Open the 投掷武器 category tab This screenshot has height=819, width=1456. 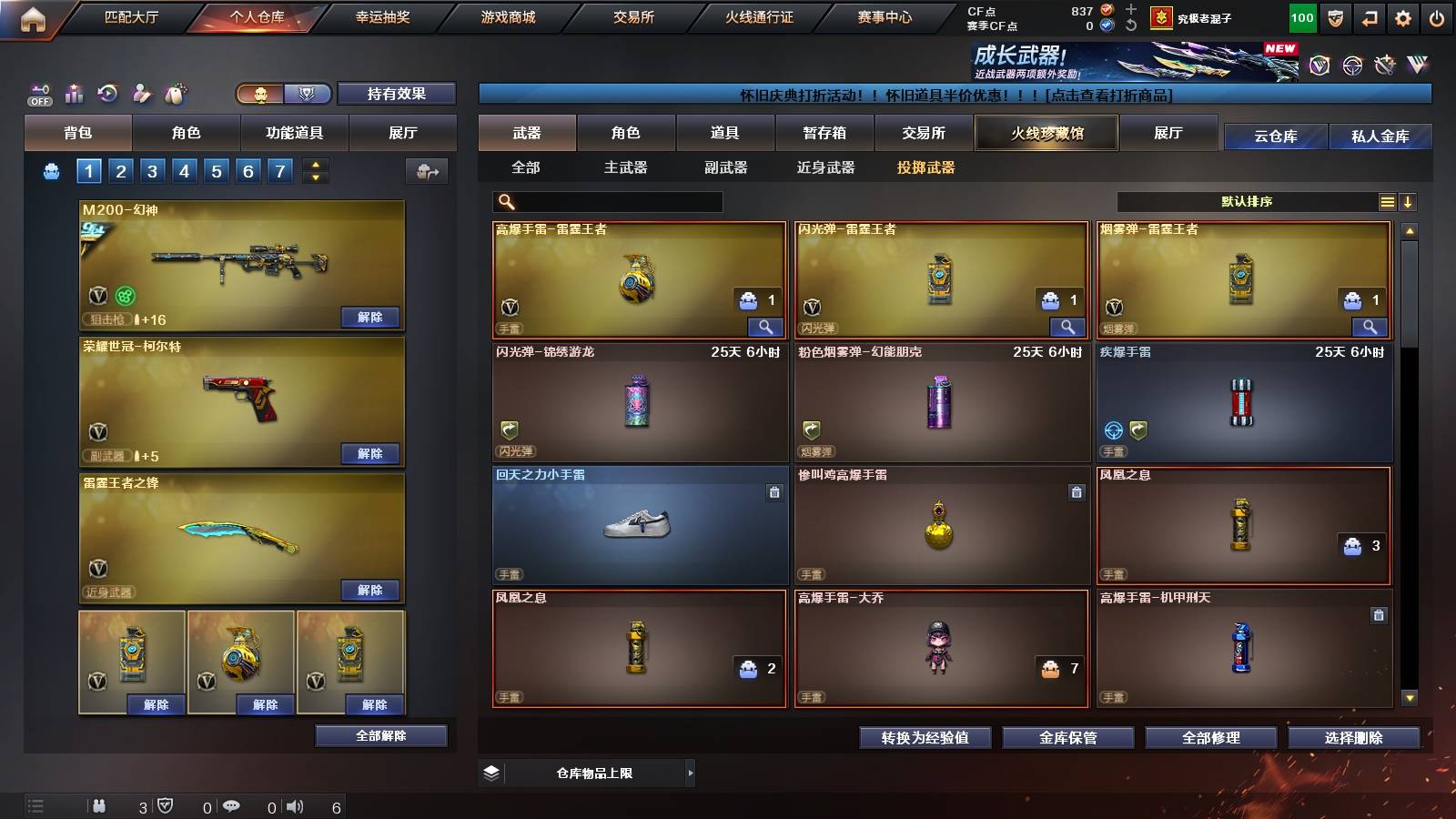[926, 167]
